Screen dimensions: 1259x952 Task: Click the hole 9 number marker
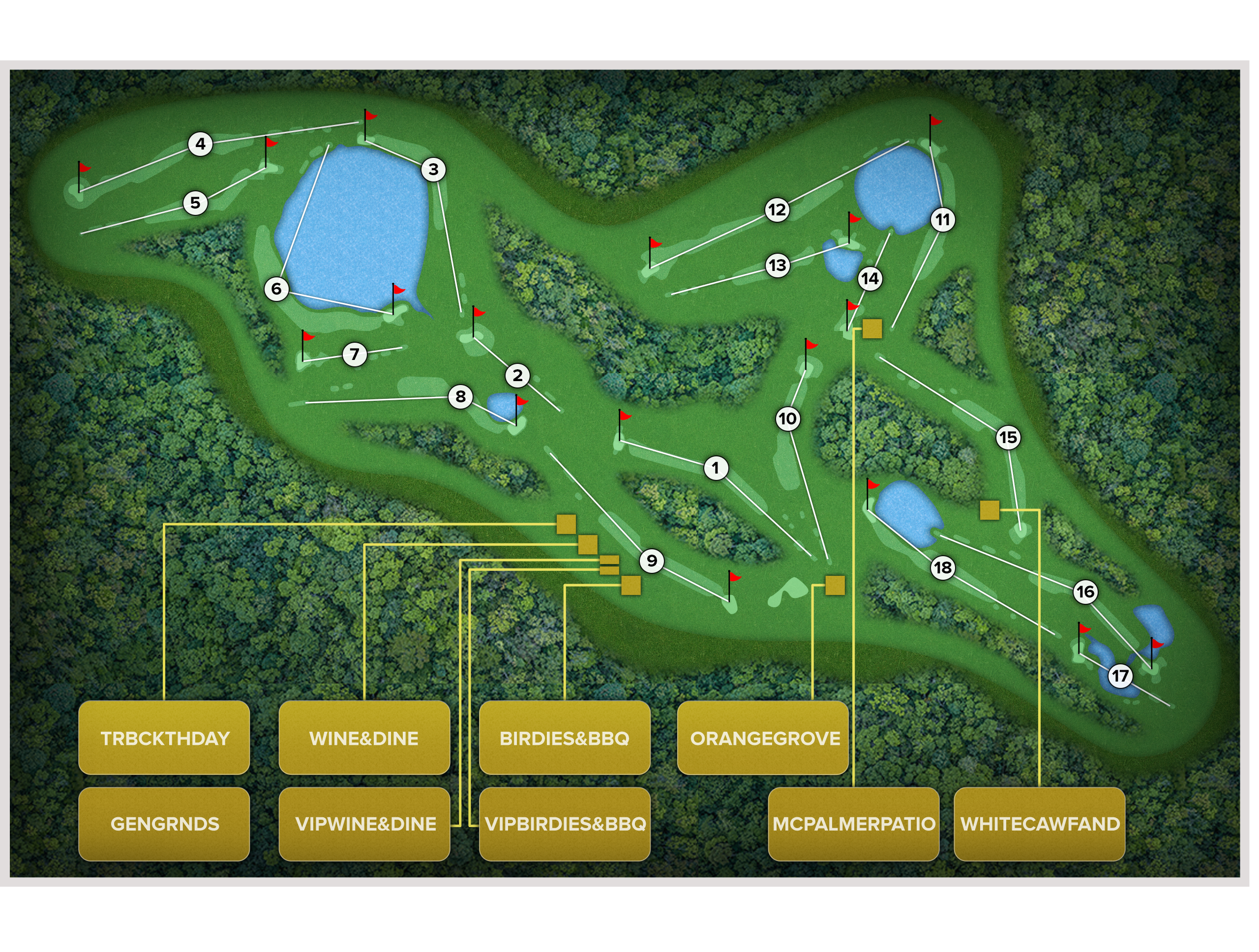(652, 561)
